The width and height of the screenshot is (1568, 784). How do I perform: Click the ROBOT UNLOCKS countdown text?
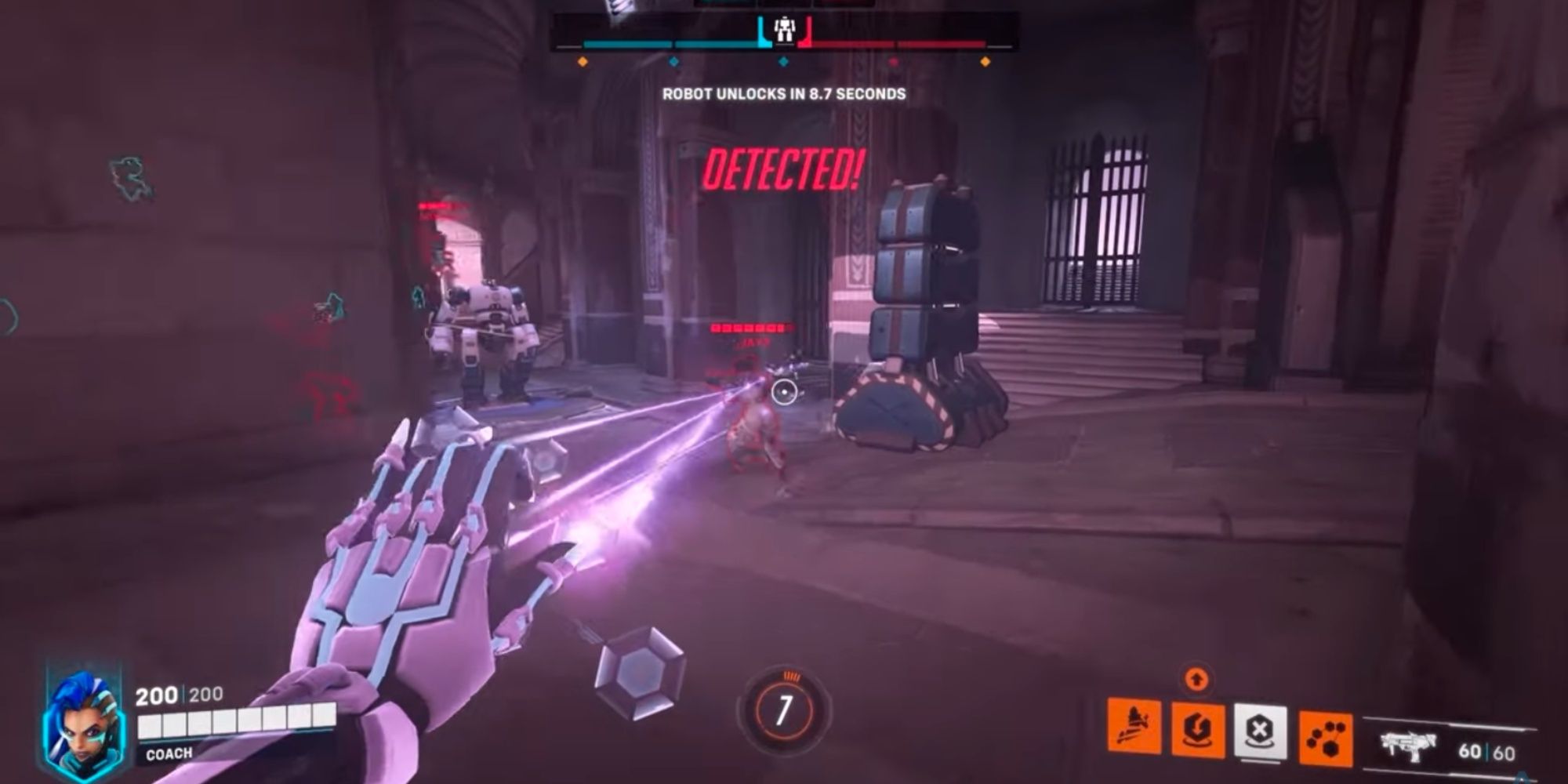pyautogui.click(x=782, y=94)
